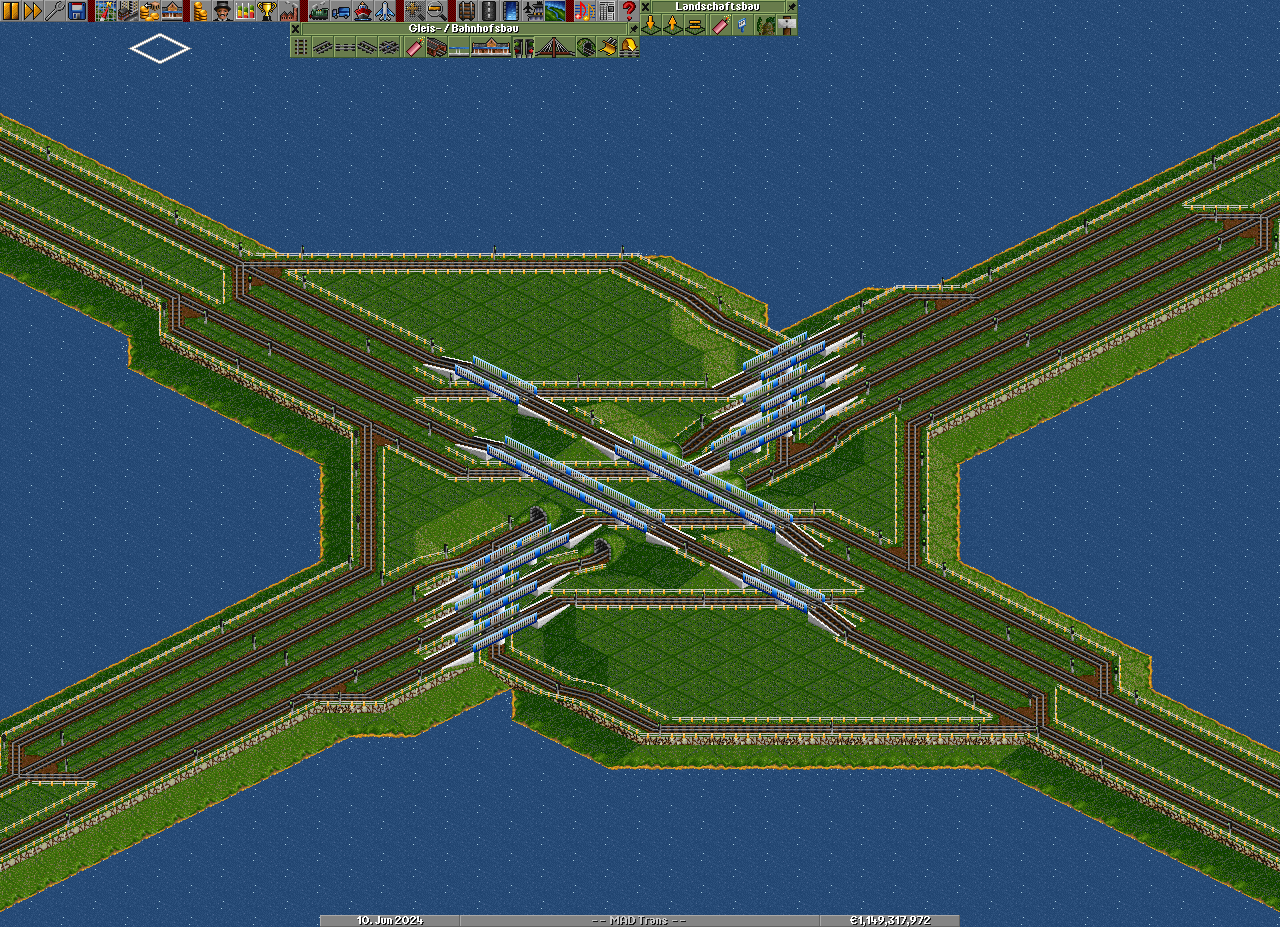Show the league table trophy icon
1280x927 pixels.
click(267, 11)
